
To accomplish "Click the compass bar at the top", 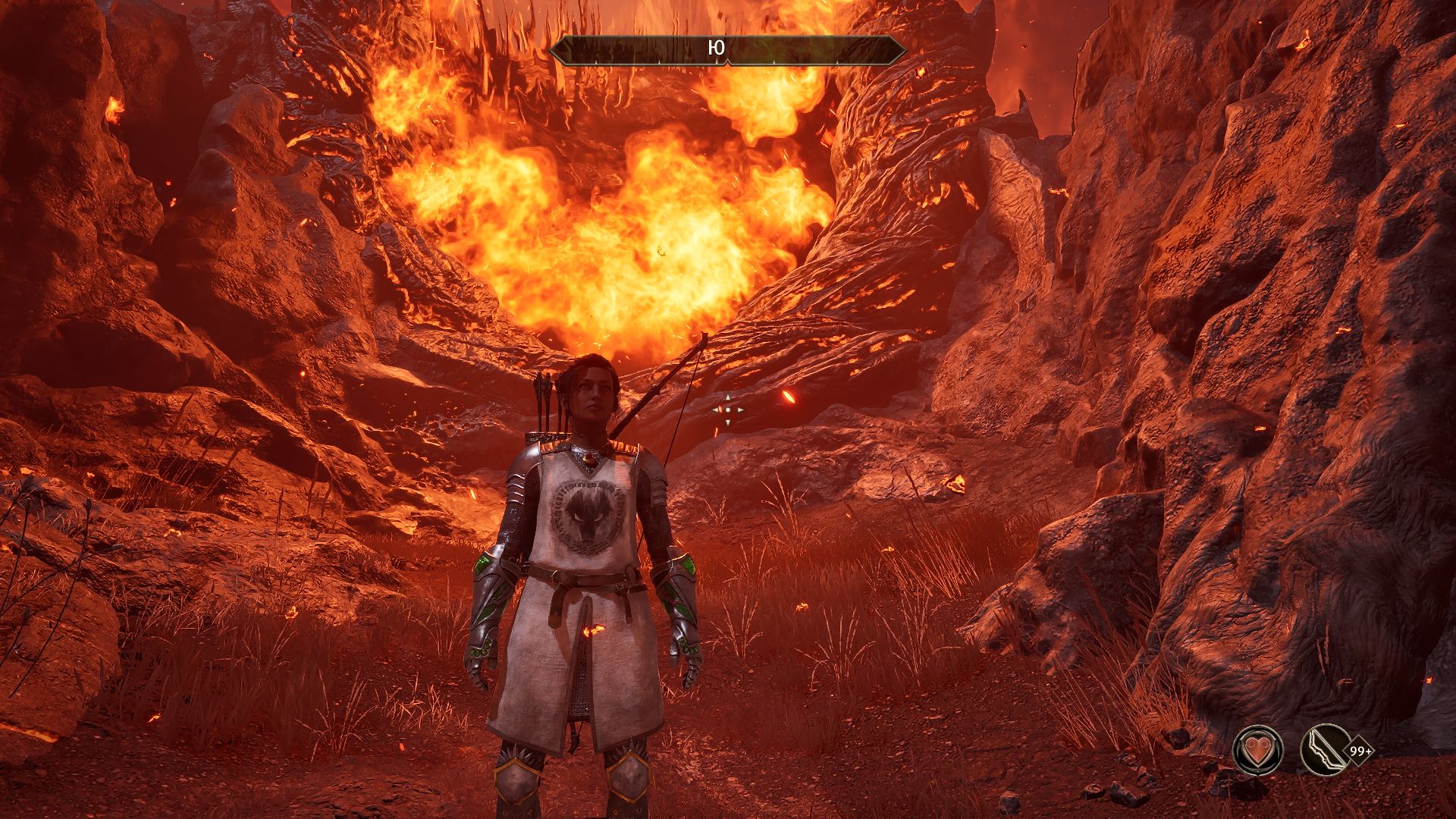I will tap(727, 49).
